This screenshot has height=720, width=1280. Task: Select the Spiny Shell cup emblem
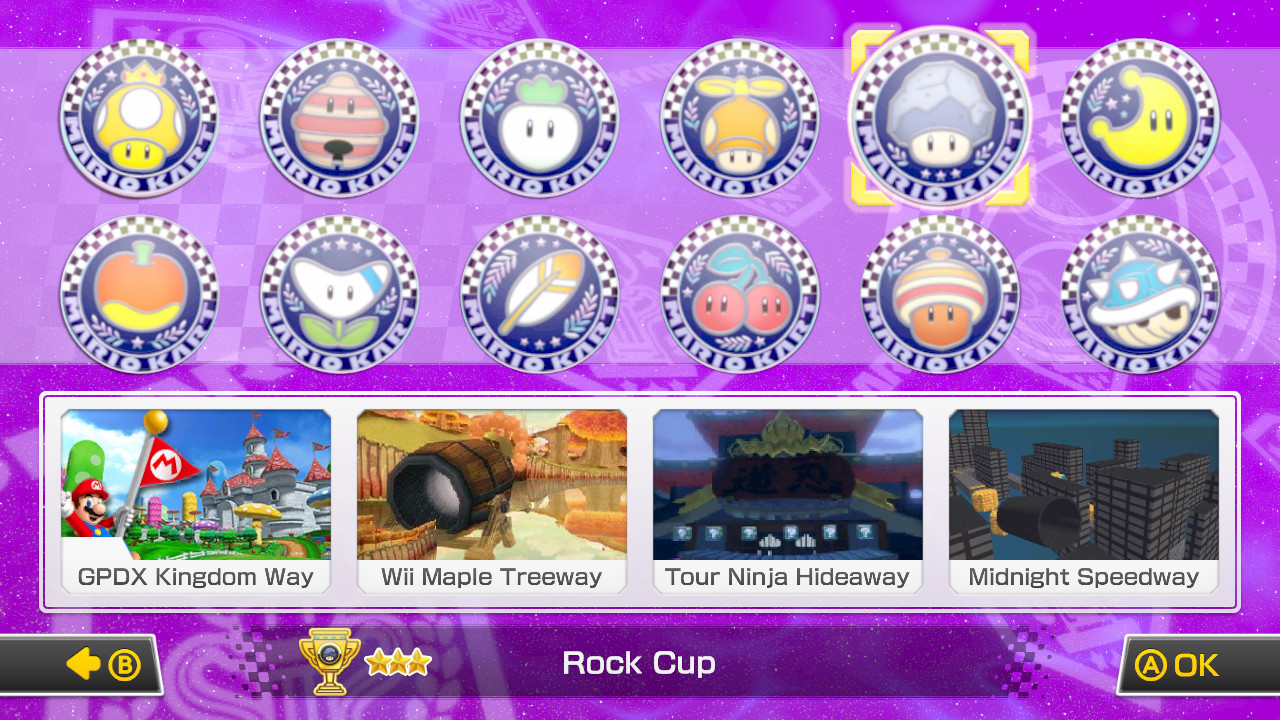pyautogui.click(x=1138, y=294)
